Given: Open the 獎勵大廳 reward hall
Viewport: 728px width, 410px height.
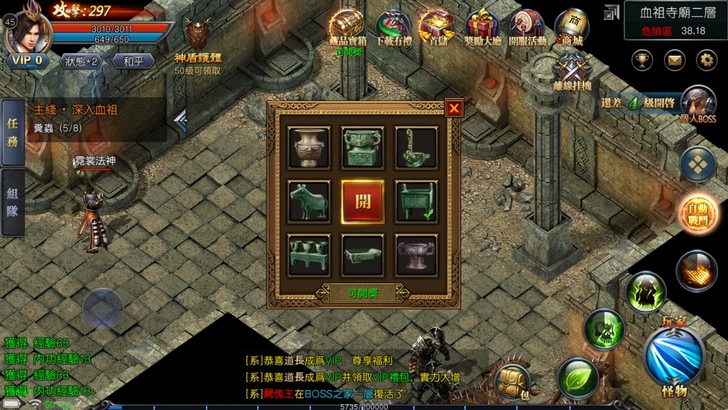Looking at the screenshot, I should coord(480,27).
